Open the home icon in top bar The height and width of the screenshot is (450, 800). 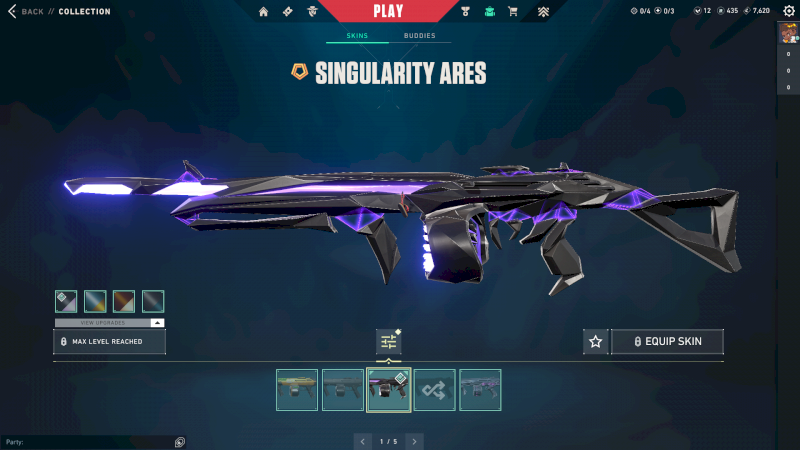(x=264, y=12)
